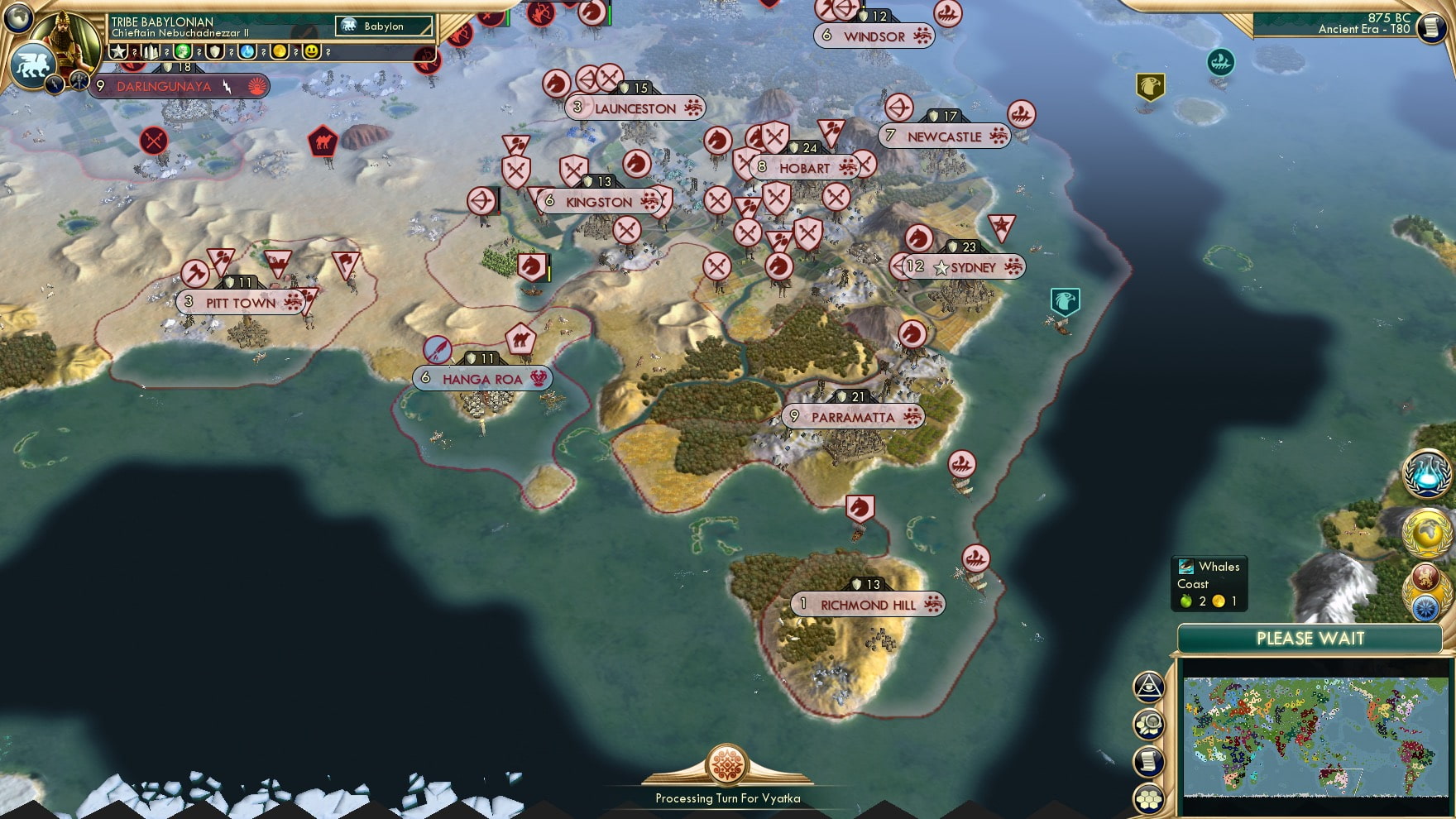Open the Hobart city screen
The image size is (1456, 819).
pyautogui.click(x=804, y=167)
